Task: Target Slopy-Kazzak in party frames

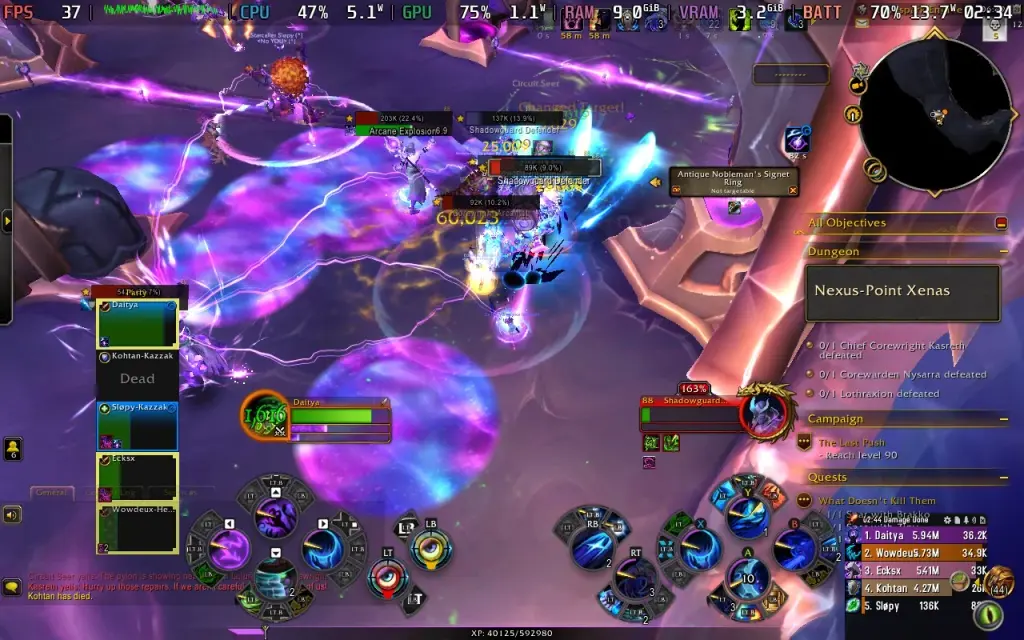Action: 137,425
